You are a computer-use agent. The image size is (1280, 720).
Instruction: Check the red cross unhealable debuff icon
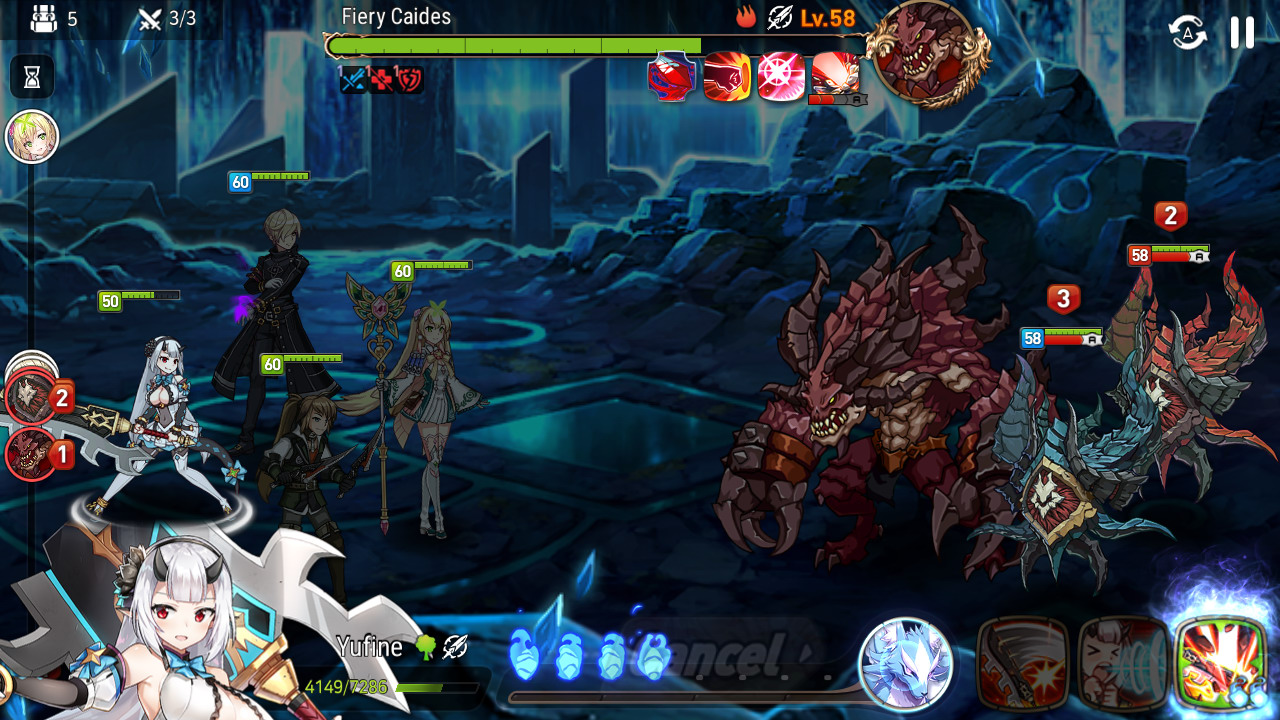382,80
